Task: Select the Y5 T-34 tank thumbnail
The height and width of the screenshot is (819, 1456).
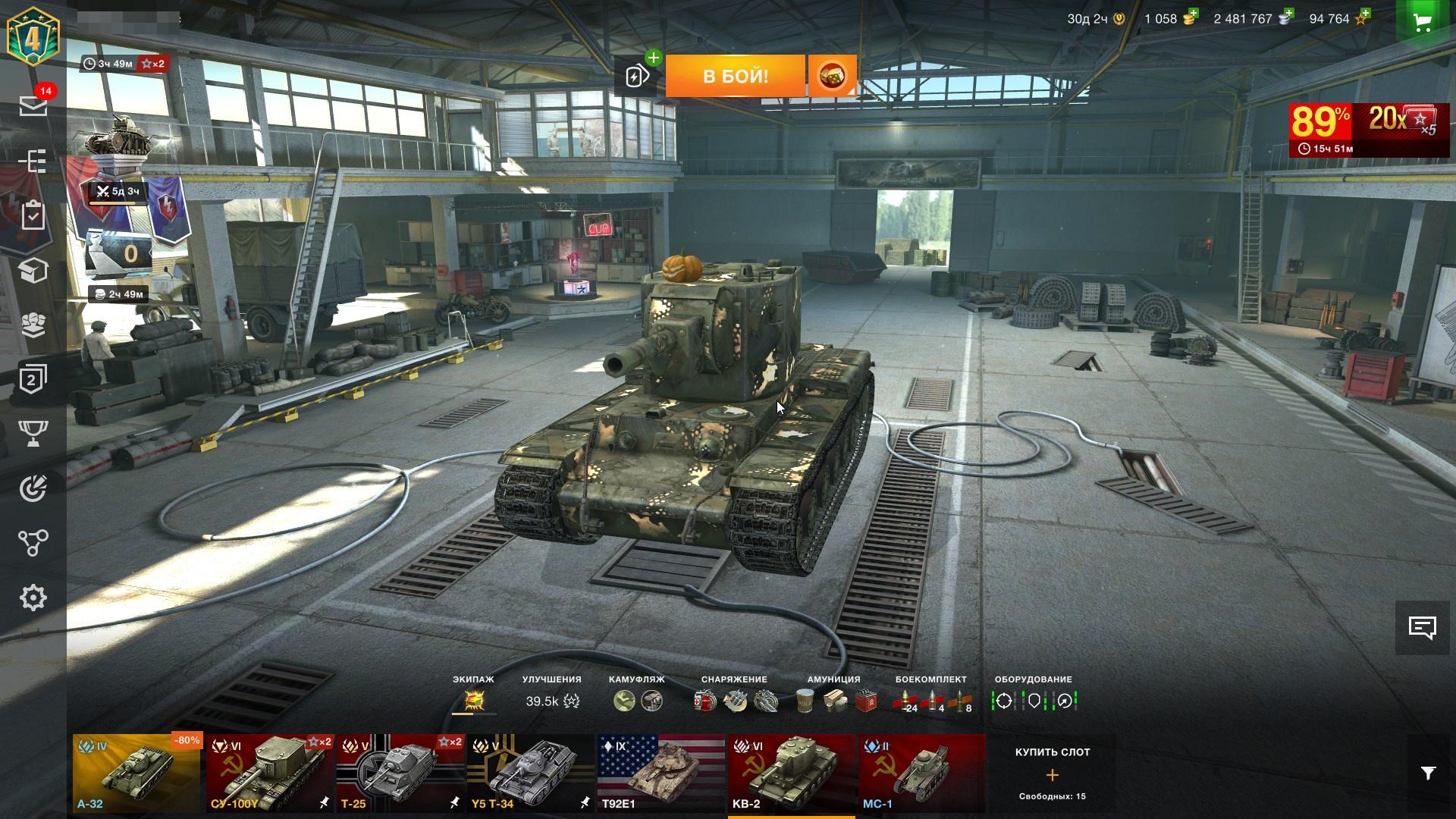Action: coord(530,773)
